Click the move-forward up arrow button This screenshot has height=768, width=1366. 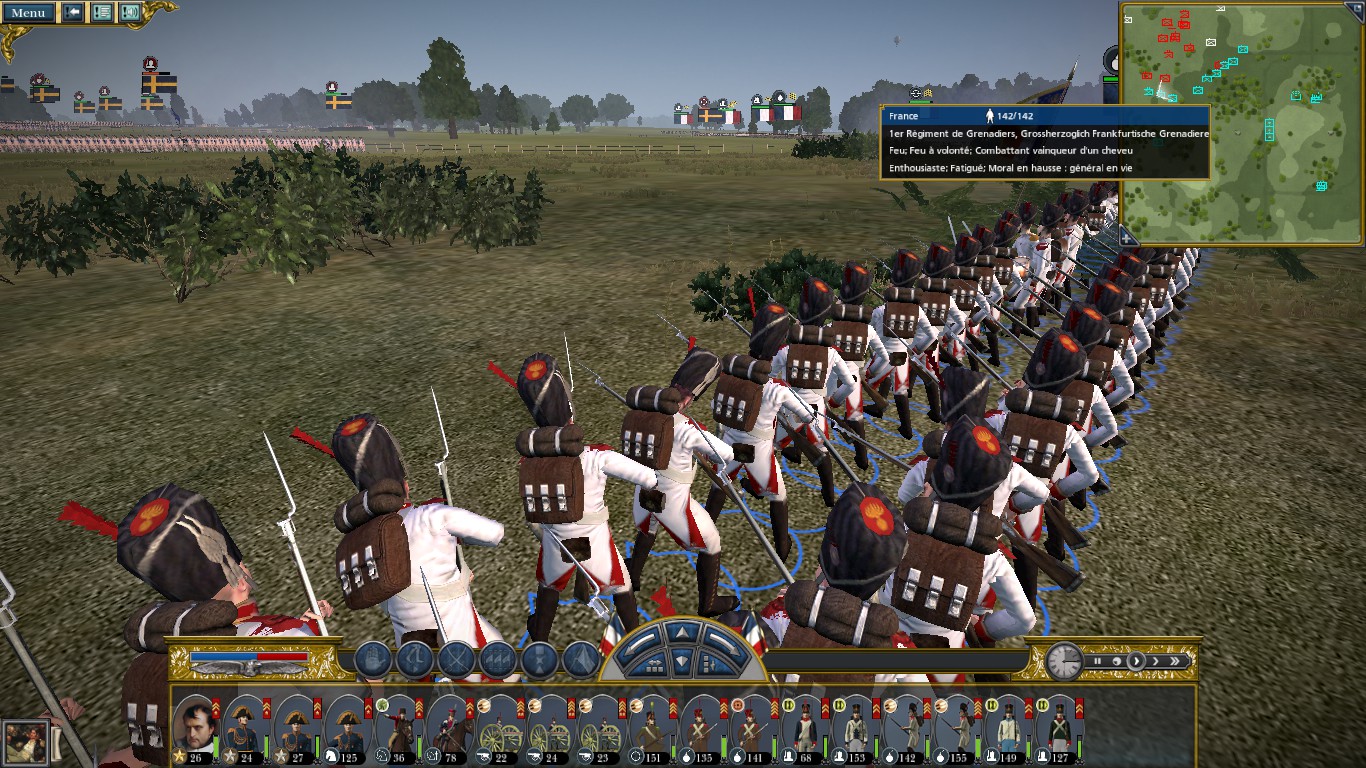coord(684,632)
